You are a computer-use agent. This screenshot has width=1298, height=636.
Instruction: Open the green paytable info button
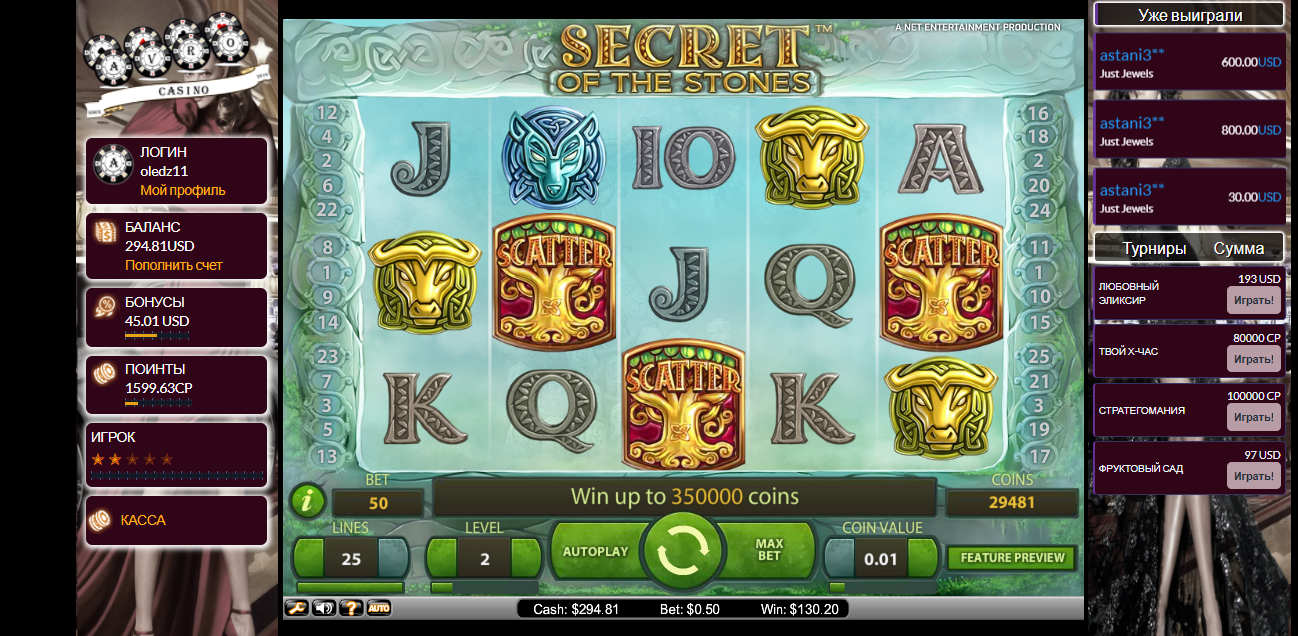coord(307,500)
